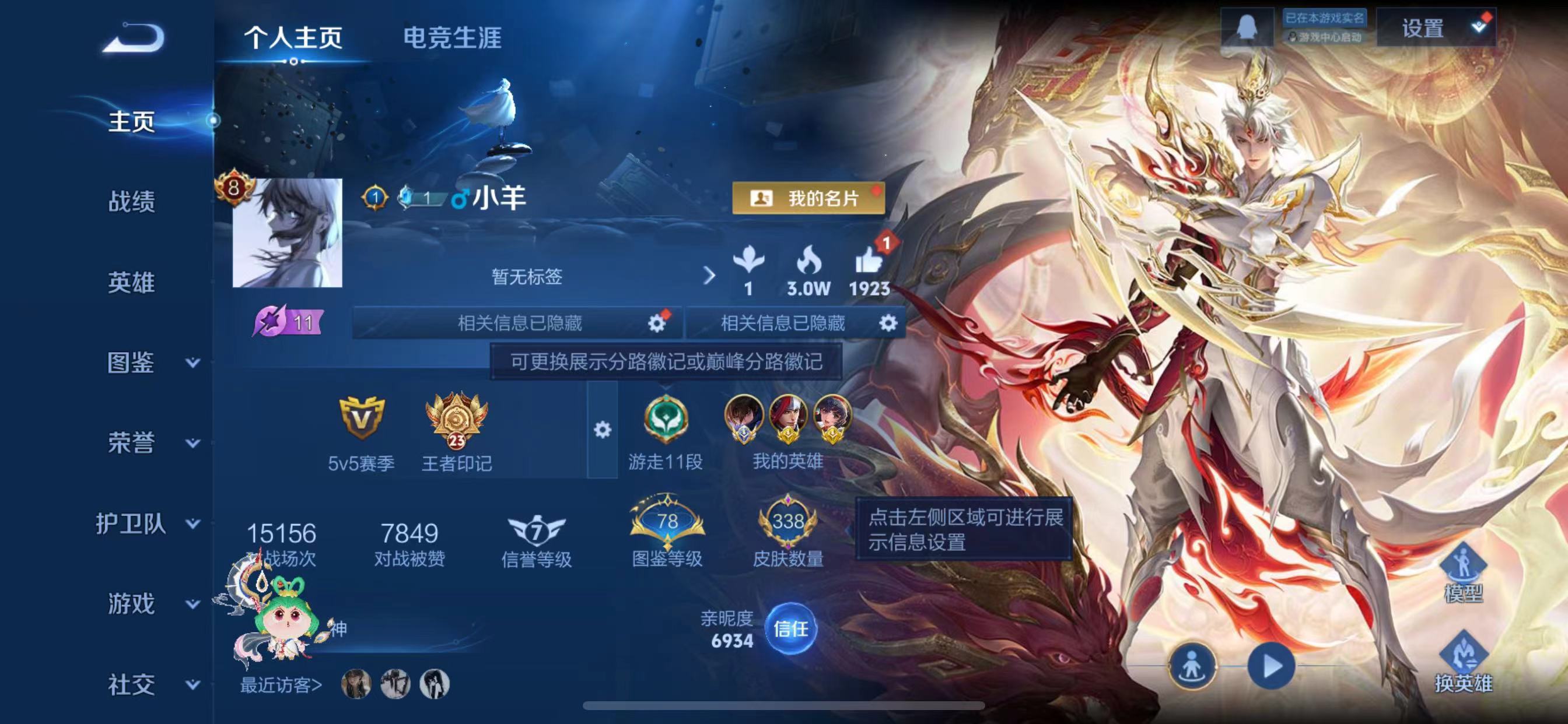Switch to the 电竞生涯 tab
The width and height of the screenshot is (1568, 724).
(x=452, y=38)
